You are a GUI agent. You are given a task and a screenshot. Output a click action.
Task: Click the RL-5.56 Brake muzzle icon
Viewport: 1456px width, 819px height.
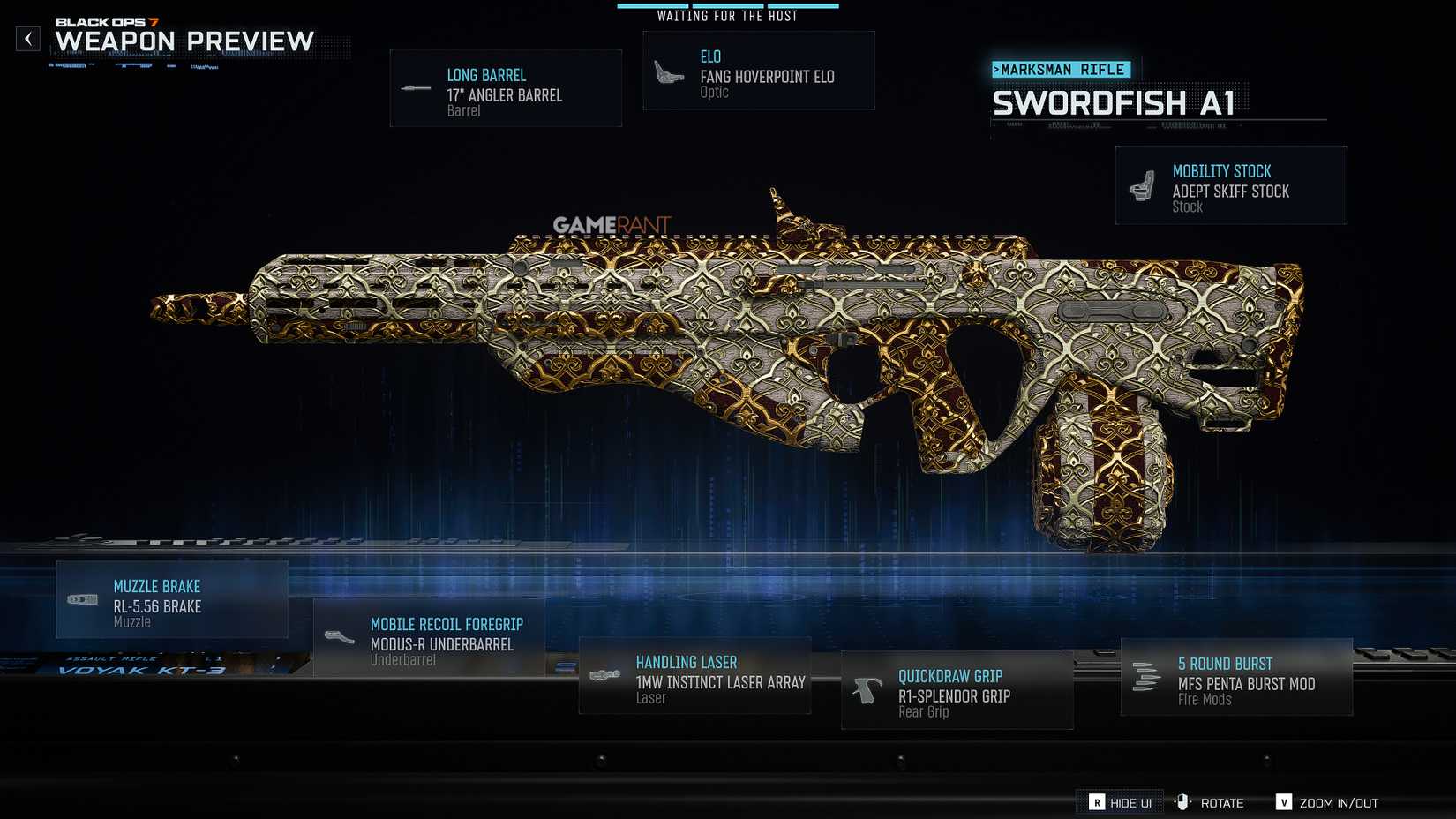click(x=81, y=599)
